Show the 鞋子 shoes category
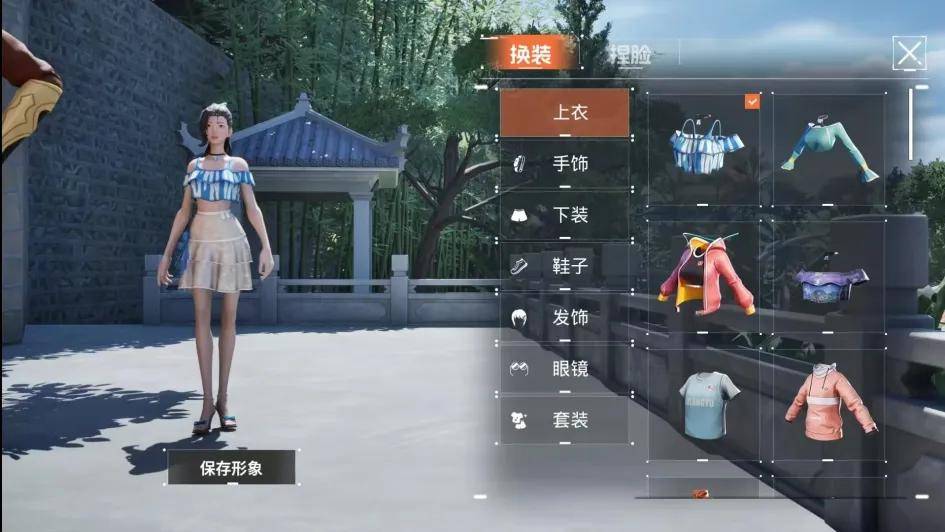Screen dimensions: 945x532 point(565,266)
